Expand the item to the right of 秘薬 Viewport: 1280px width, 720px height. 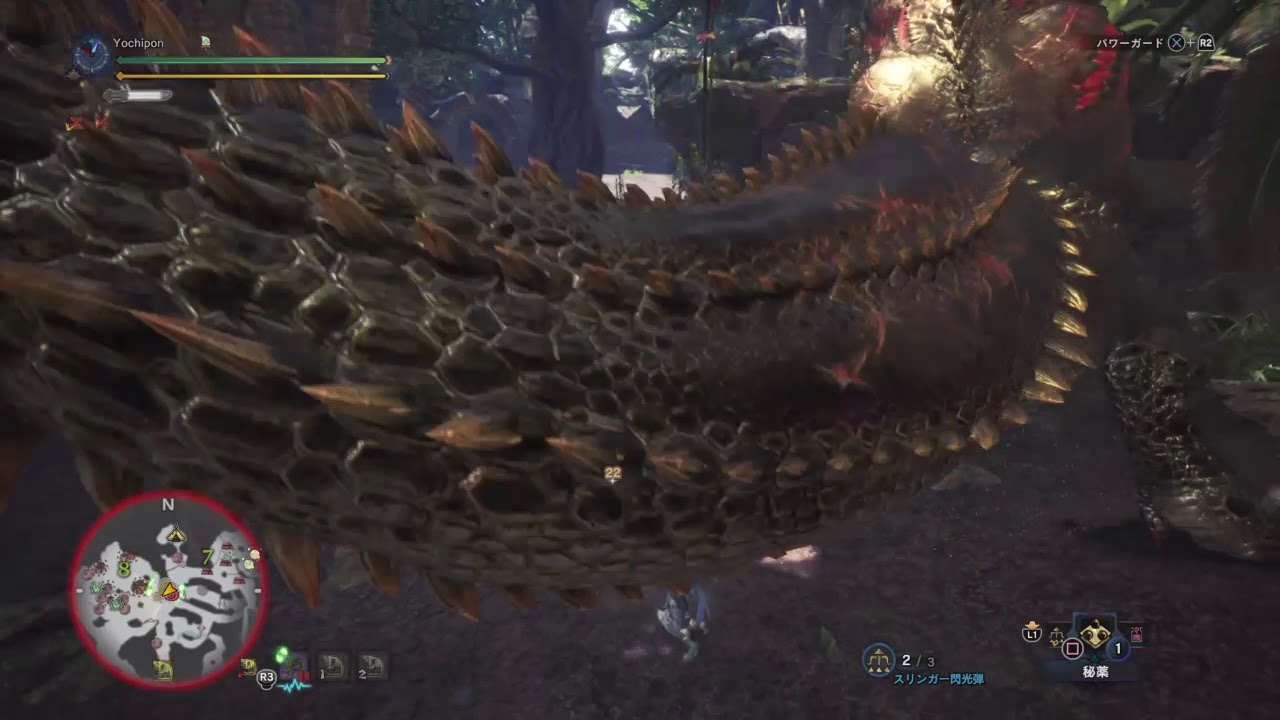tap(1135, 633)
